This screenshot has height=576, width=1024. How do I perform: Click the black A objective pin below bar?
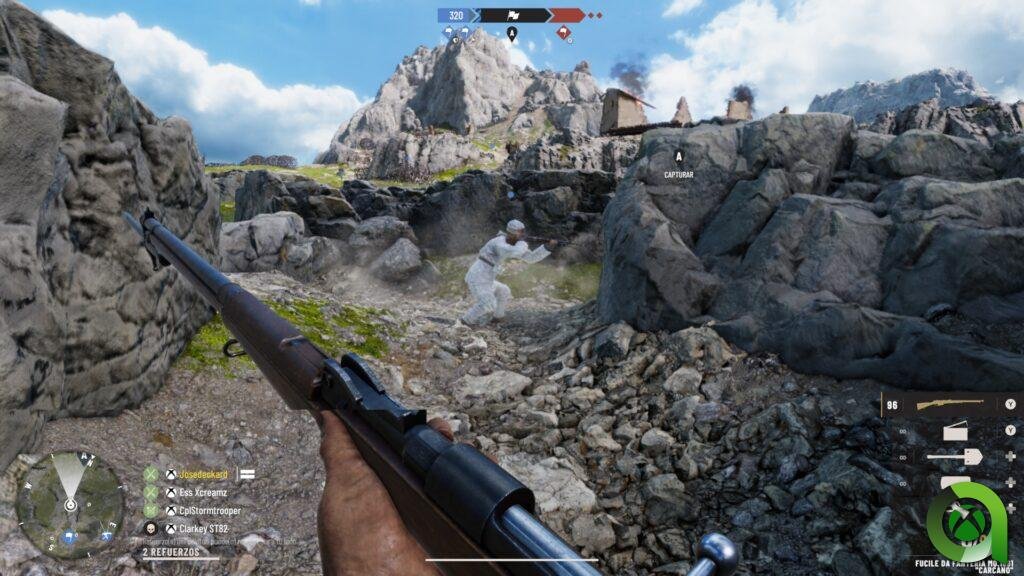tap(512, 33)
